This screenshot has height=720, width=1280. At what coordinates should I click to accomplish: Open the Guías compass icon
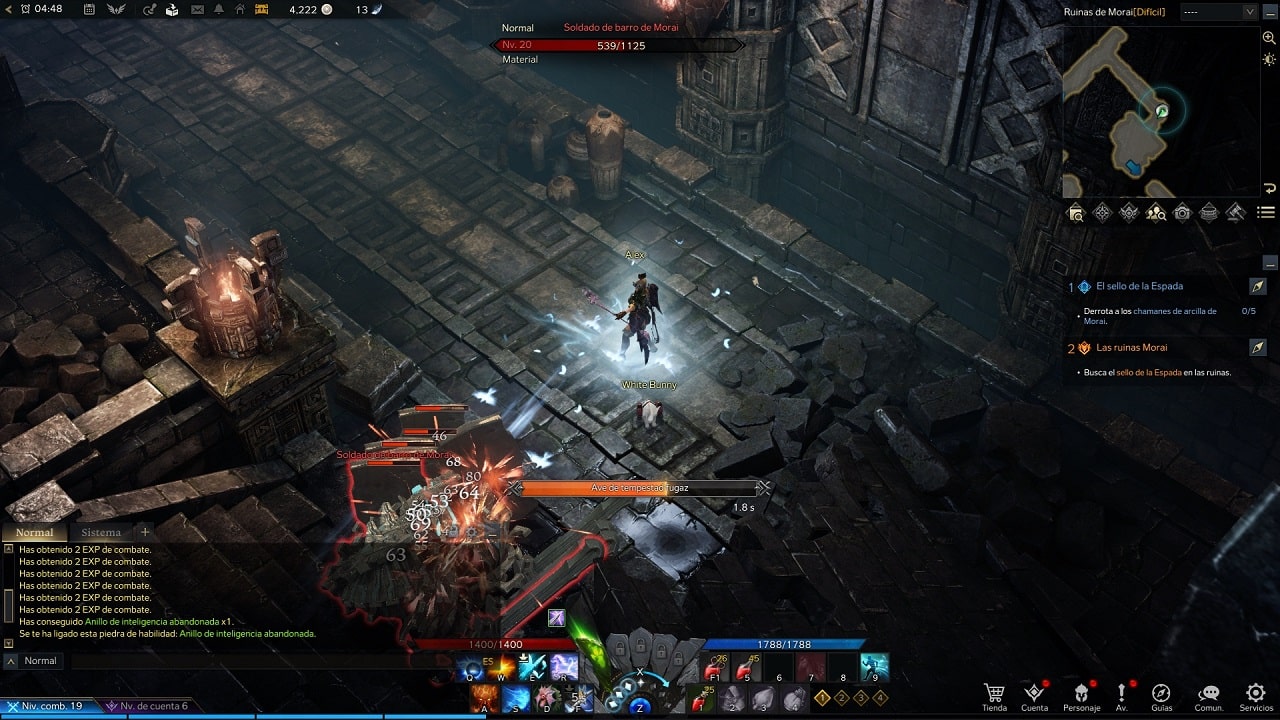click(1161, 691)
